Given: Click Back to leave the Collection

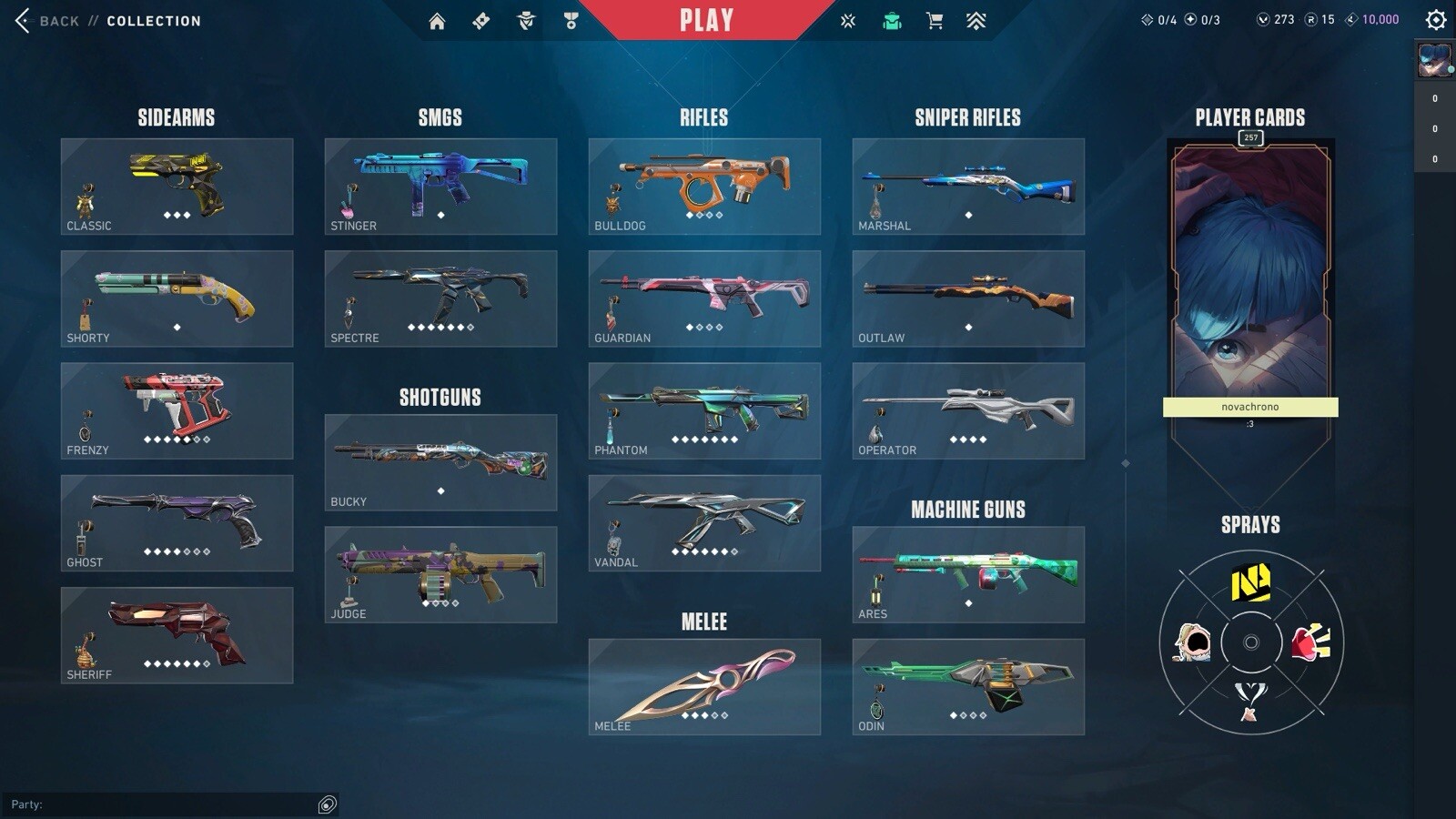Looking at the screenshot, I should click(x=55, y=20).
